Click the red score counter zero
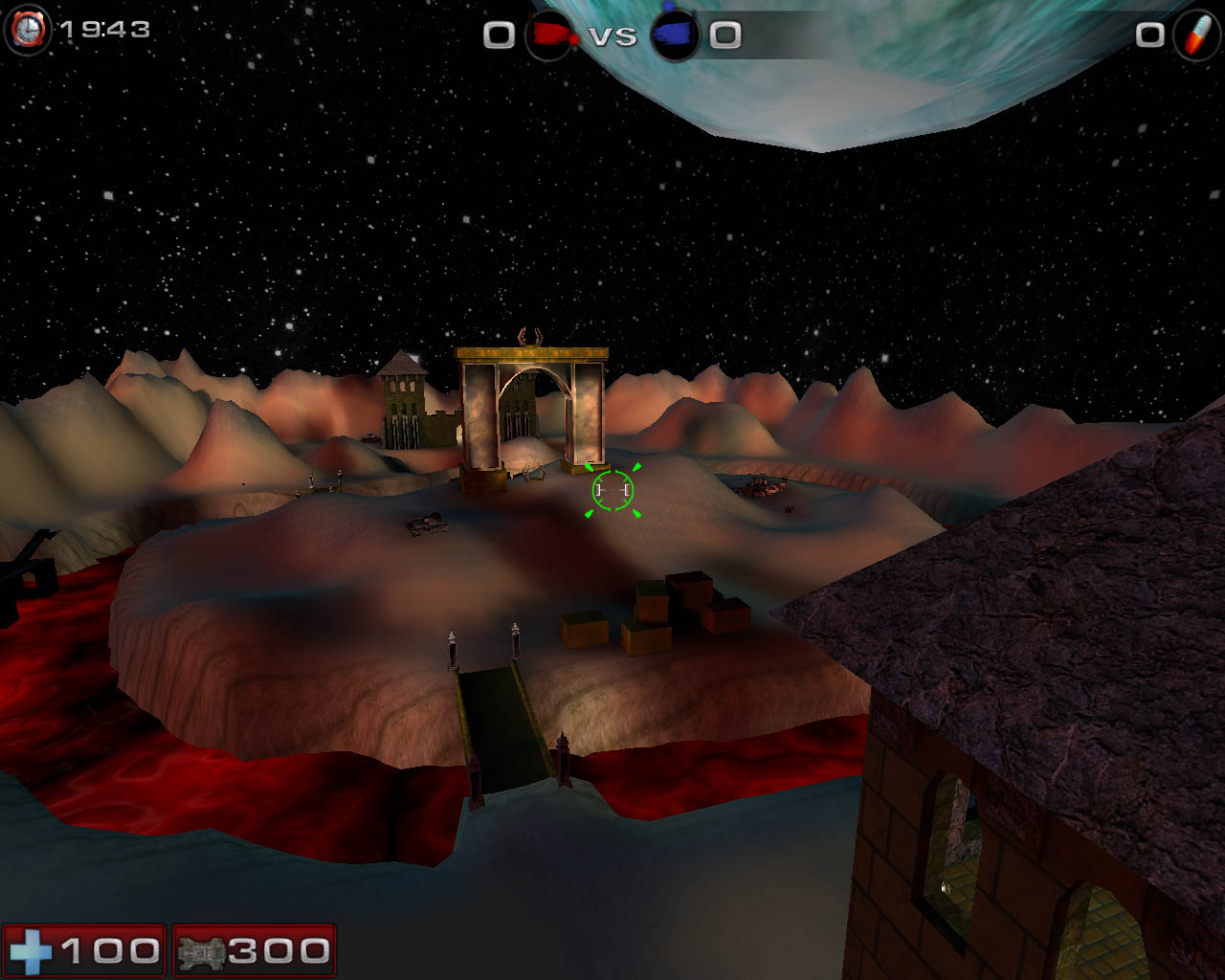Screen dimensions: 1225x980 [498, 34]
